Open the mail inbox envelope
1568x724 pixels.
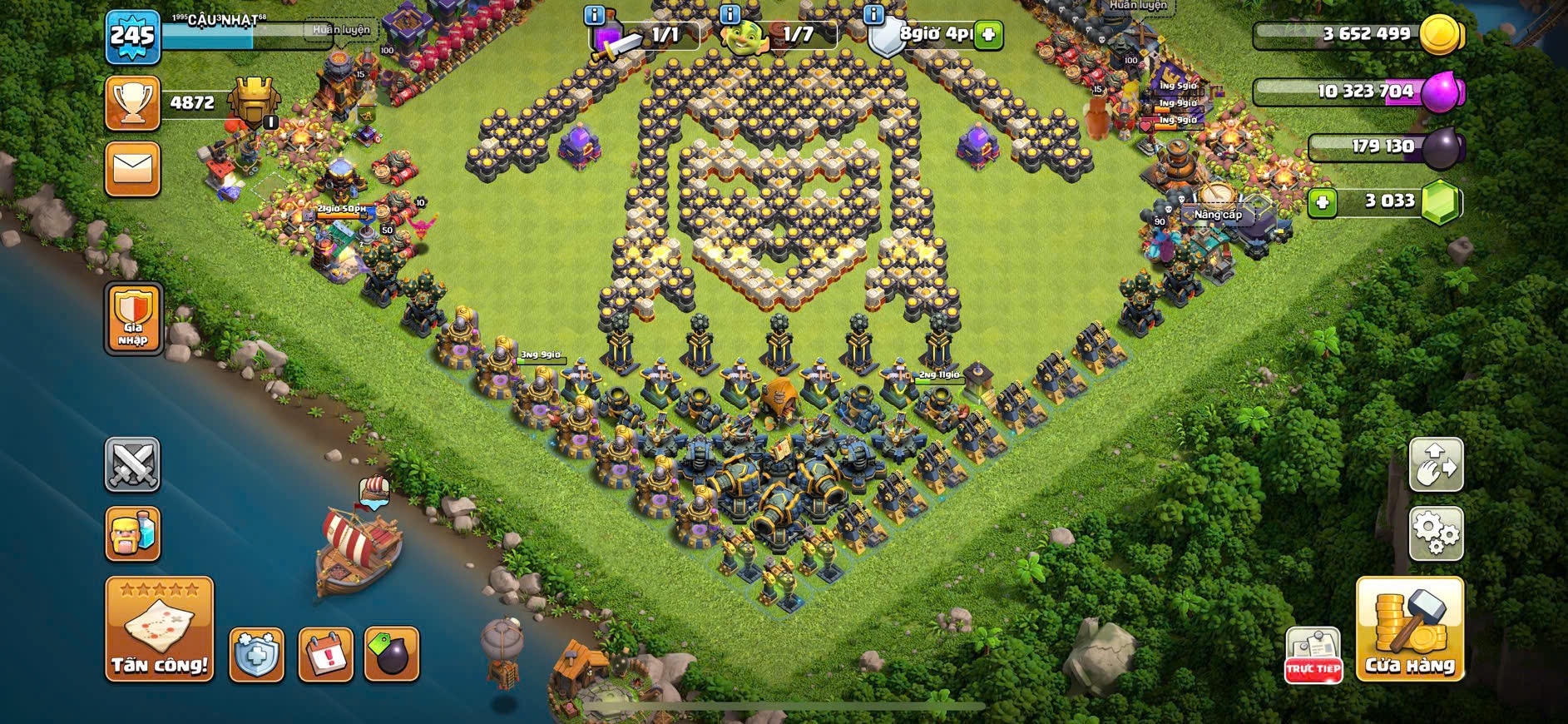tap(132, 170)
